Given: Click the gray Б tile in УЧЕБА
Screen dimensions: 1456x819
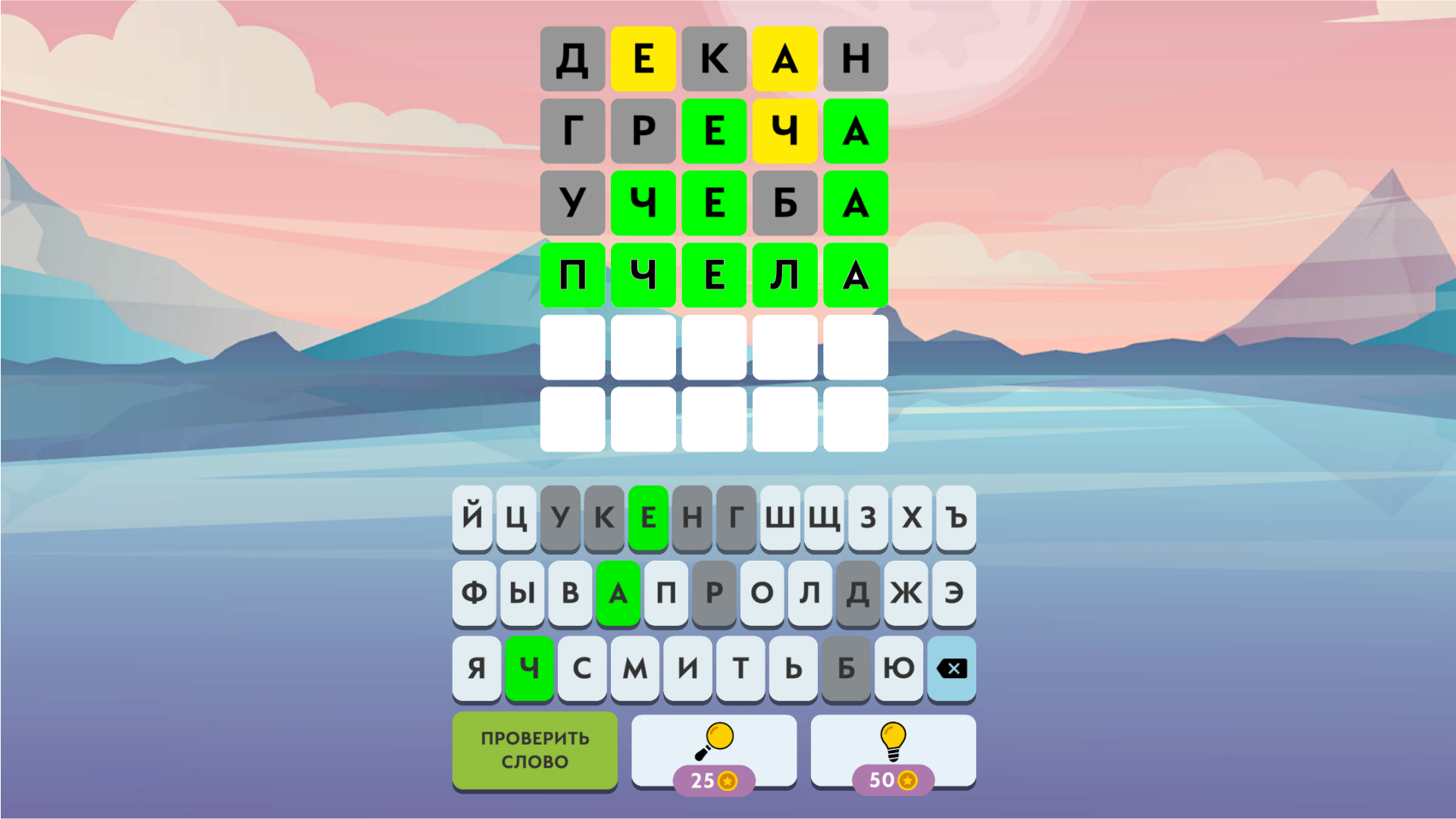Looking at the screenshot, I should [784, 204].
